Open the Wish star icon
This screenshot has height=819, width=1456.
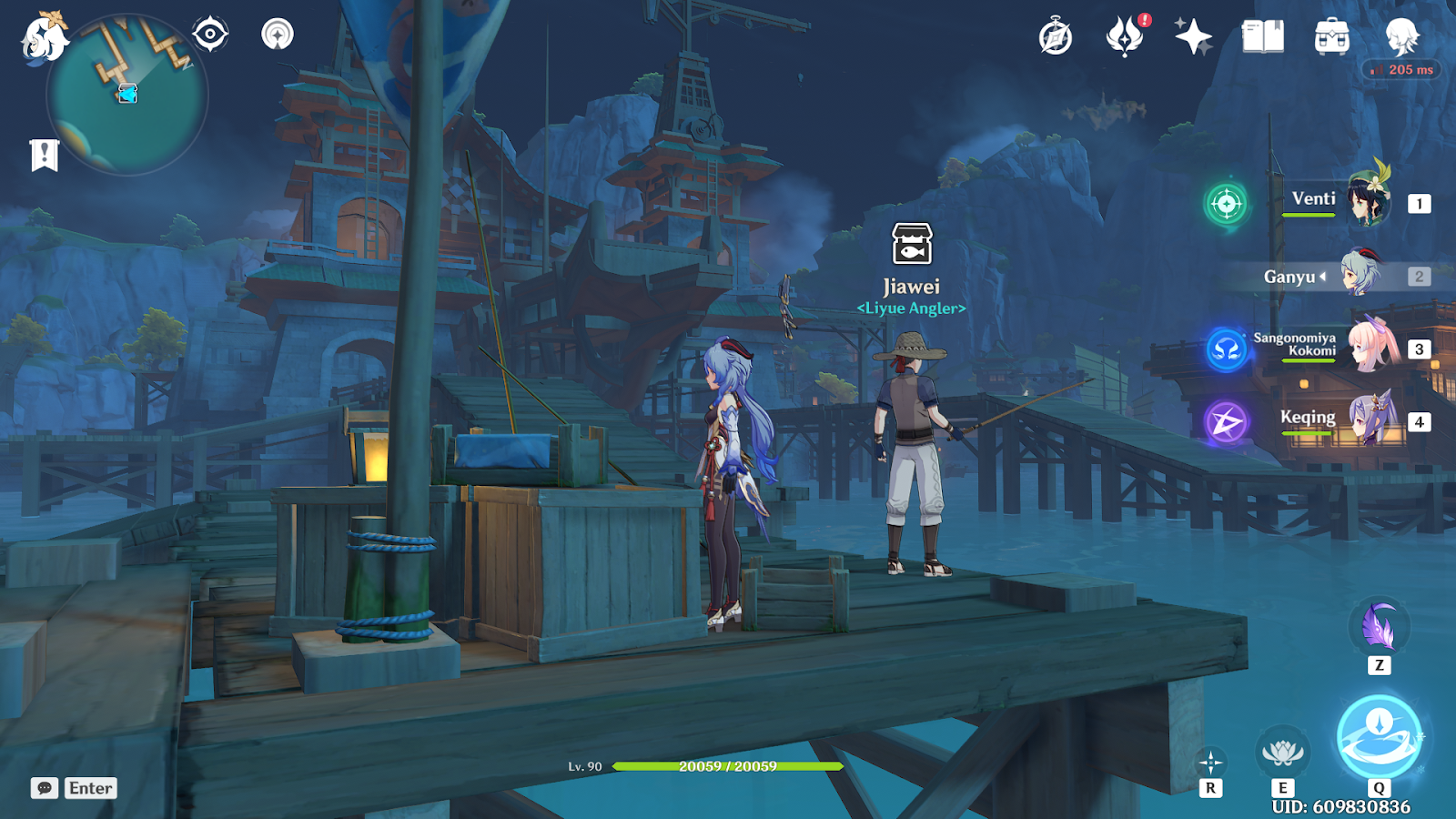pos(1193,37)
